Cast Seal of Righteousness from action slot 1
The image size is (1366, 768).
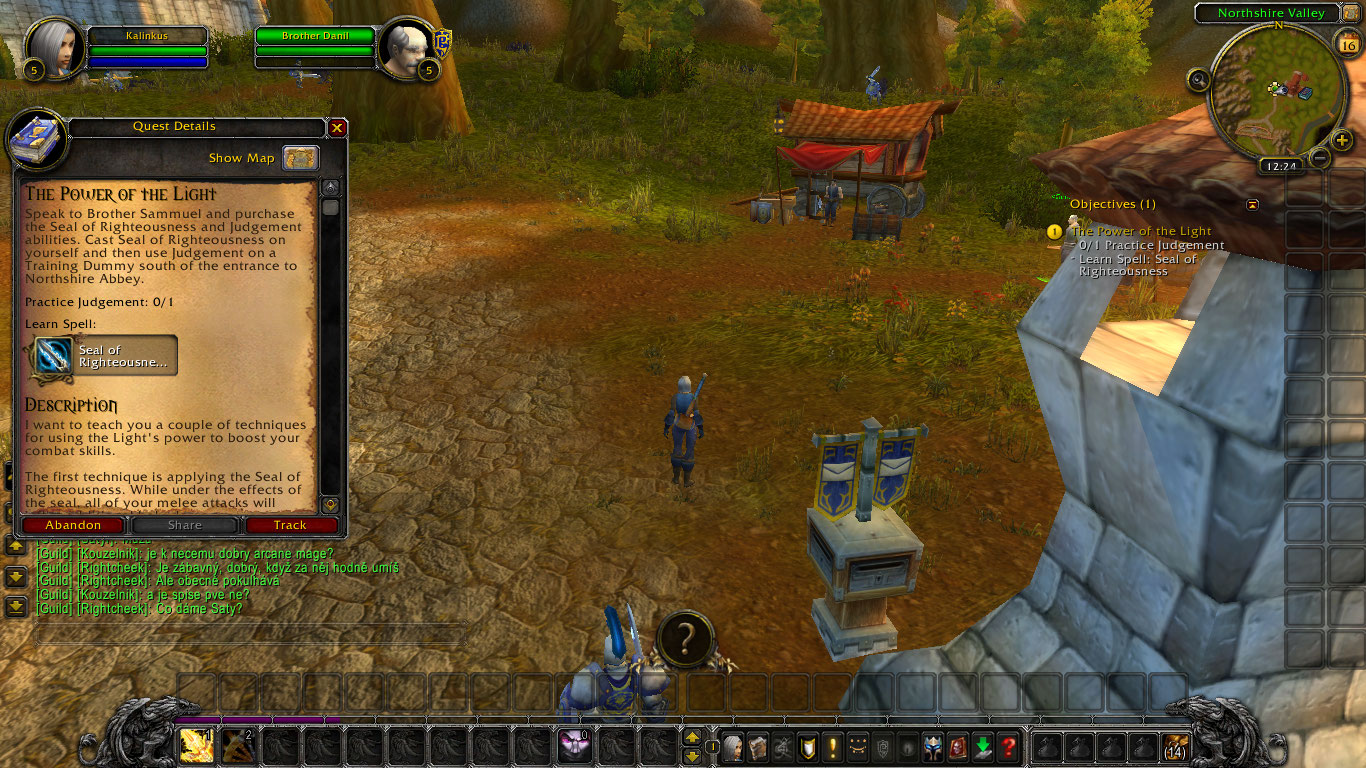pyautogui.click(x=197, y=744)
